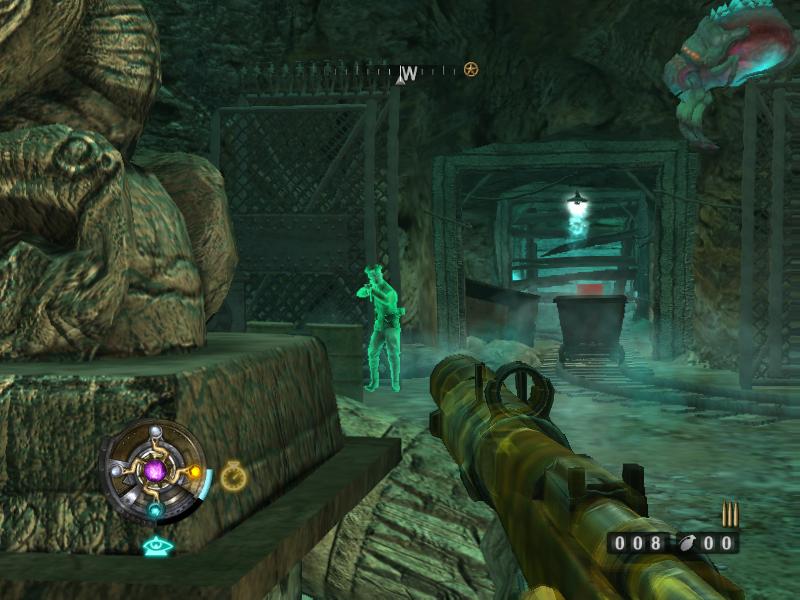Select the gold stopwatch power icon

[x=233, y=476]
